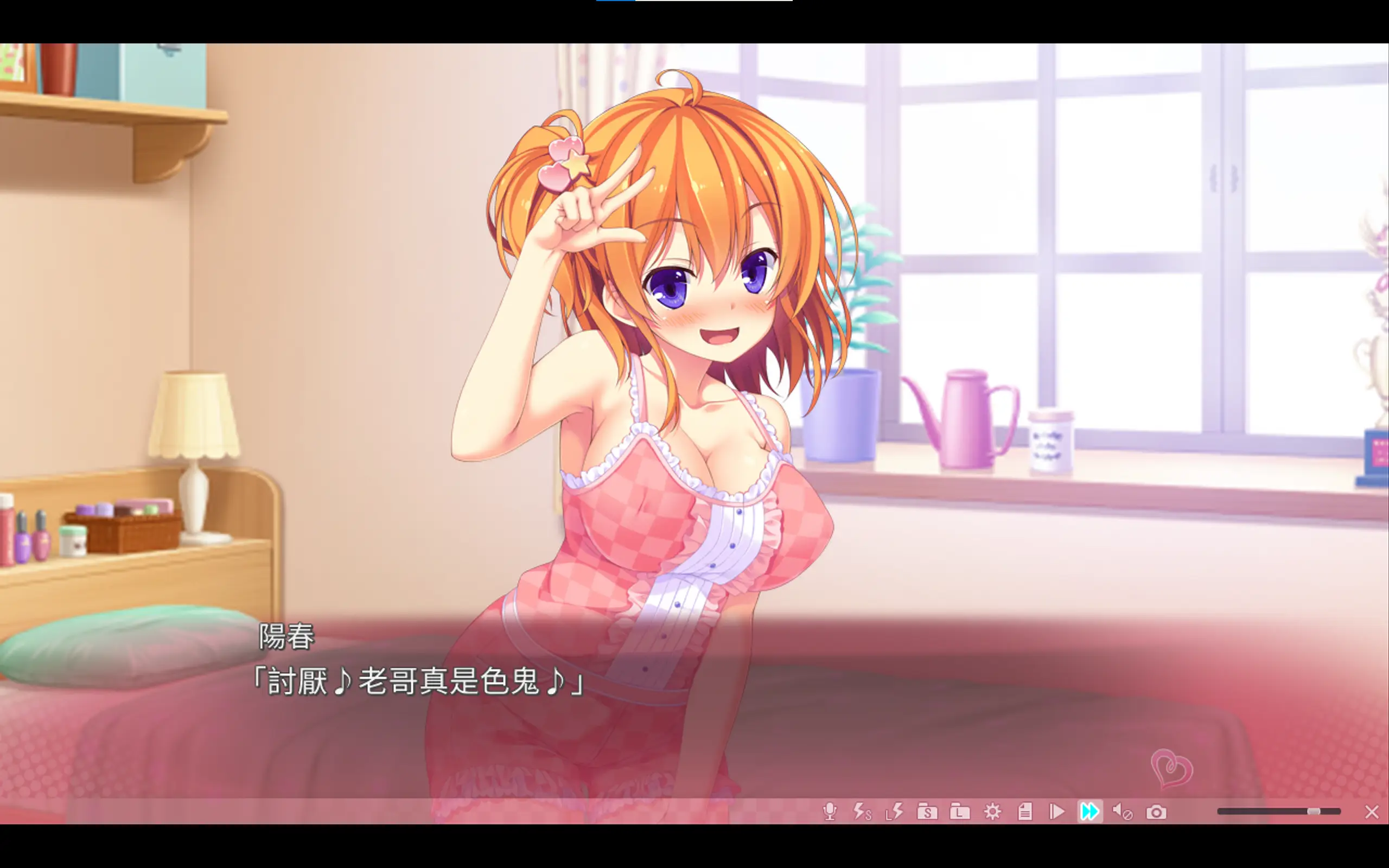Start auto-read mode with the play icon
Screen dimensions: 1389x868
click(x=1057, y=812)
